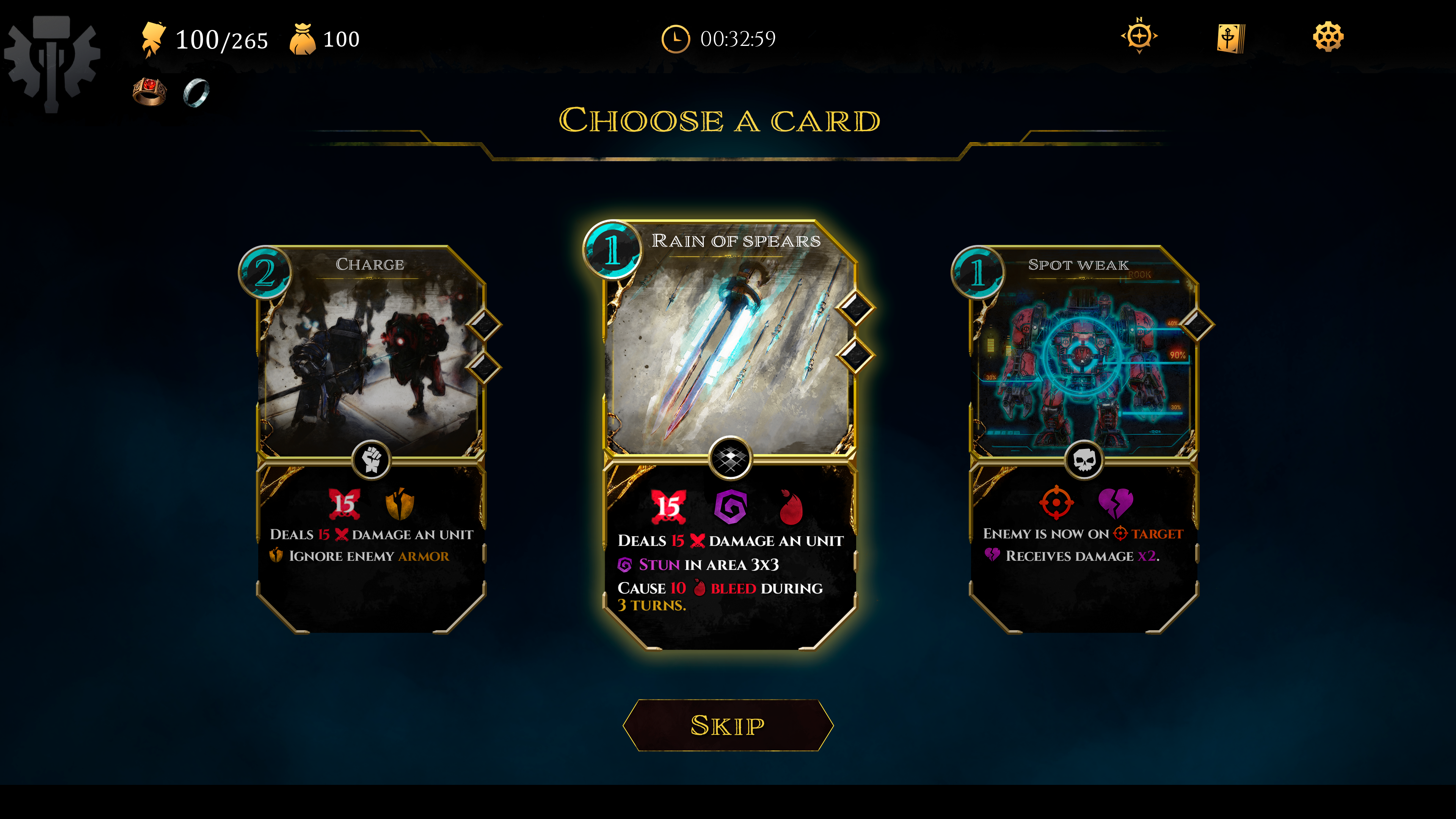Open the compass map icon

click(1139, 37)
